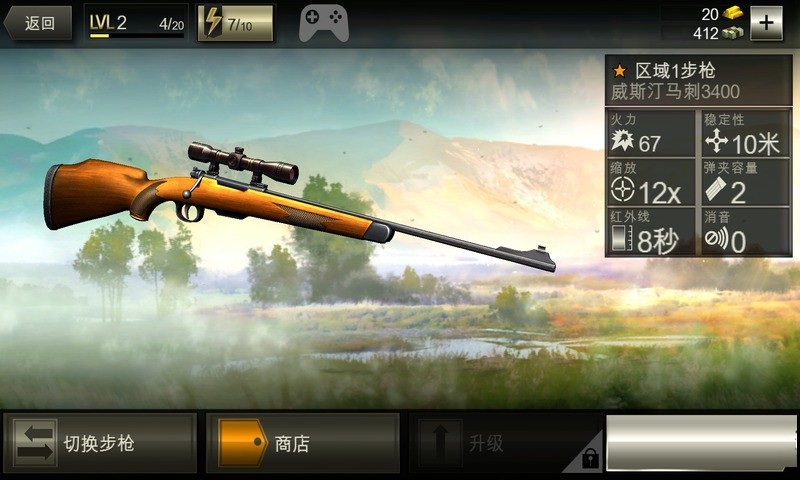
Task: Click the locked padlock button
Action: [x=590, y=459]
